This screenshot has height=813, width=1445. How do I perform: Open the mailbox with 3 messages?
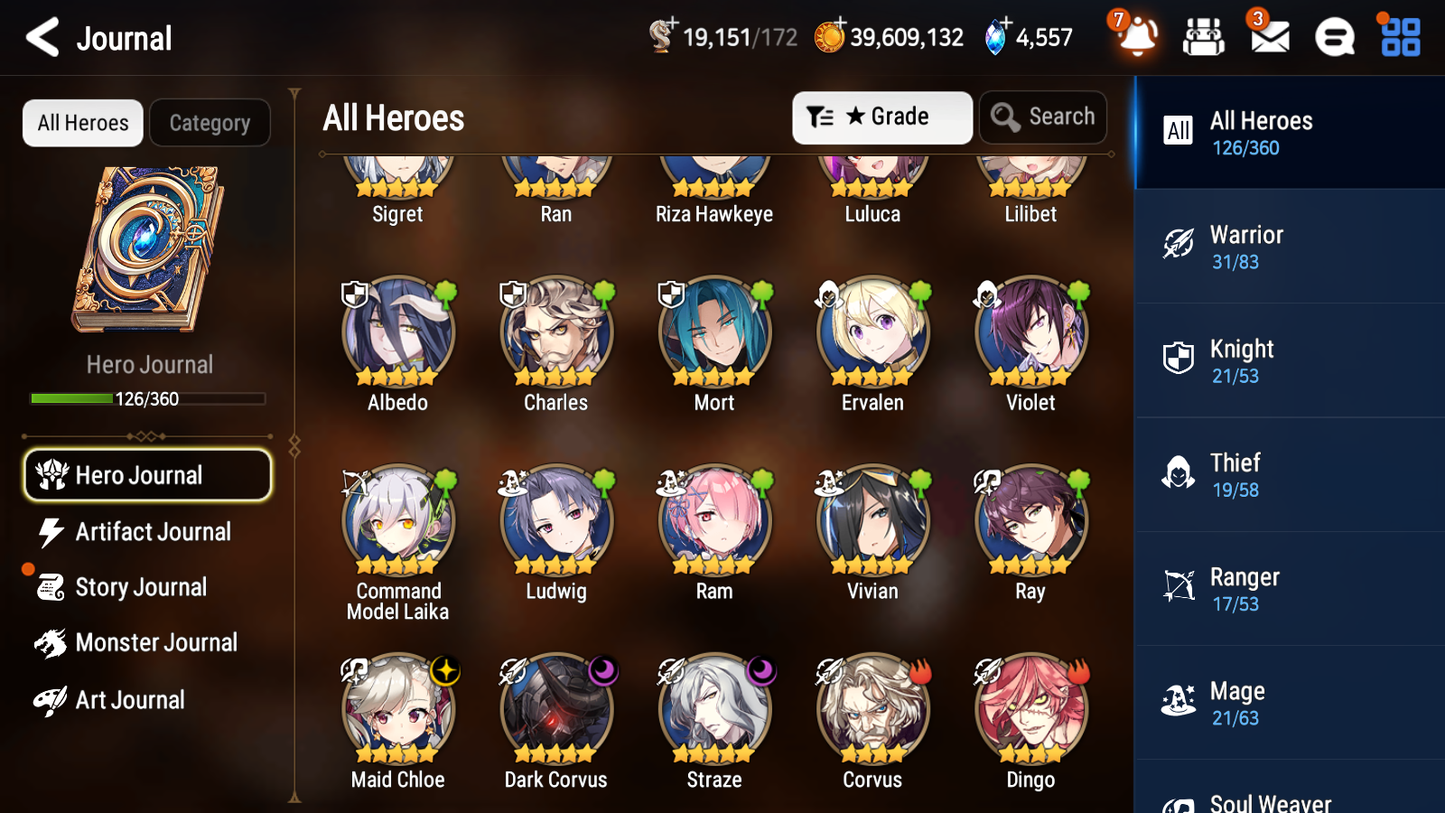[x=1268, y=36]
